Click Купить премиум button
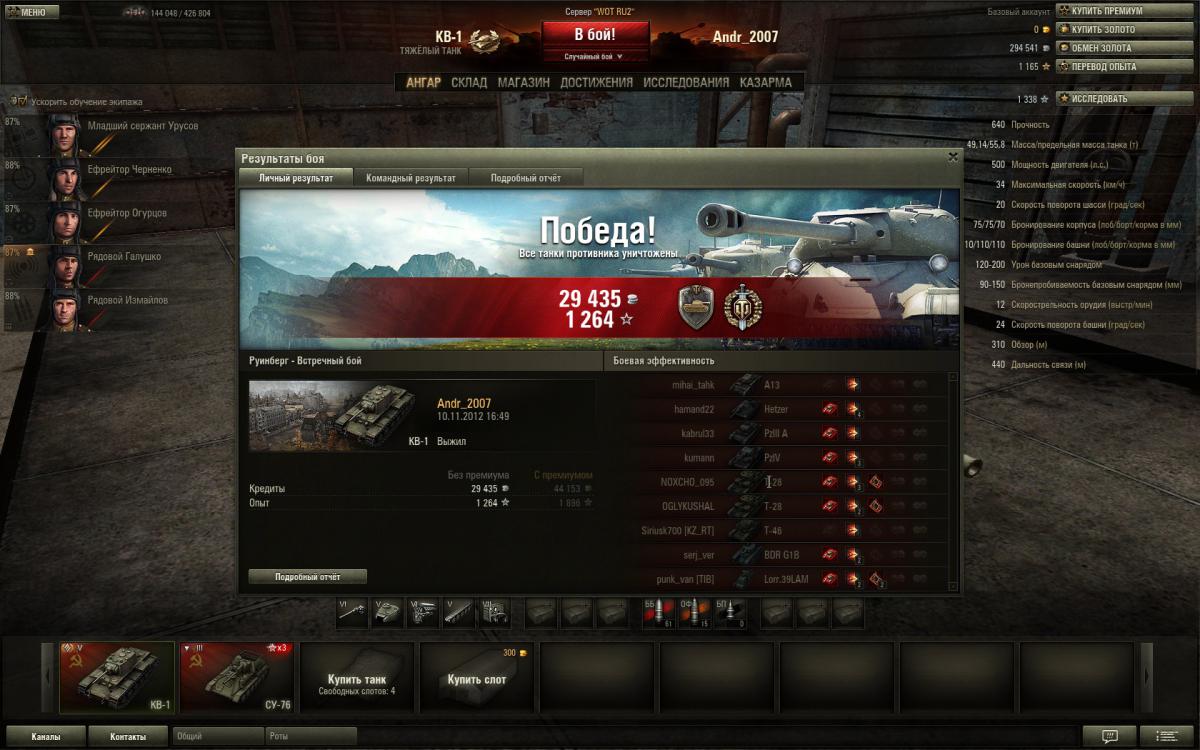Viewport: 1200px width, 750px height. click(x=1103, y=12)
